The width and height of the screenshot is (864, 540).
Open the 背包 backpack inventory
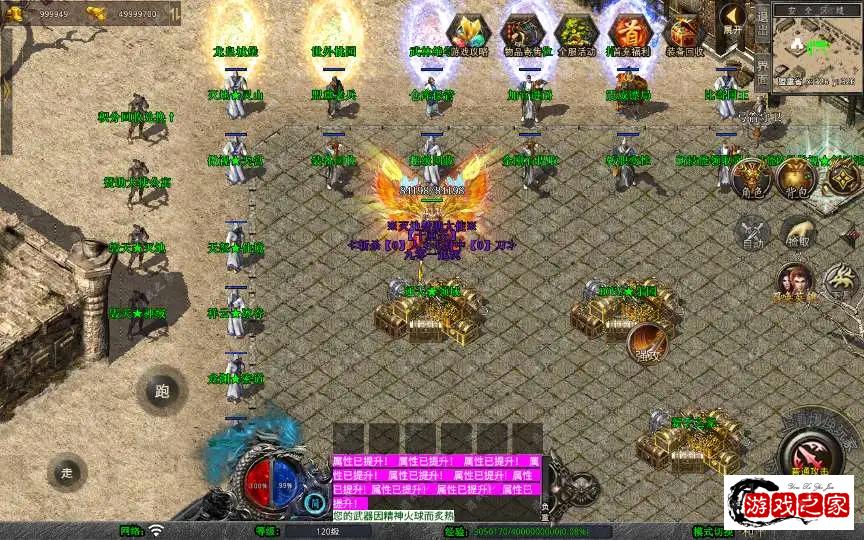[797, 179]
